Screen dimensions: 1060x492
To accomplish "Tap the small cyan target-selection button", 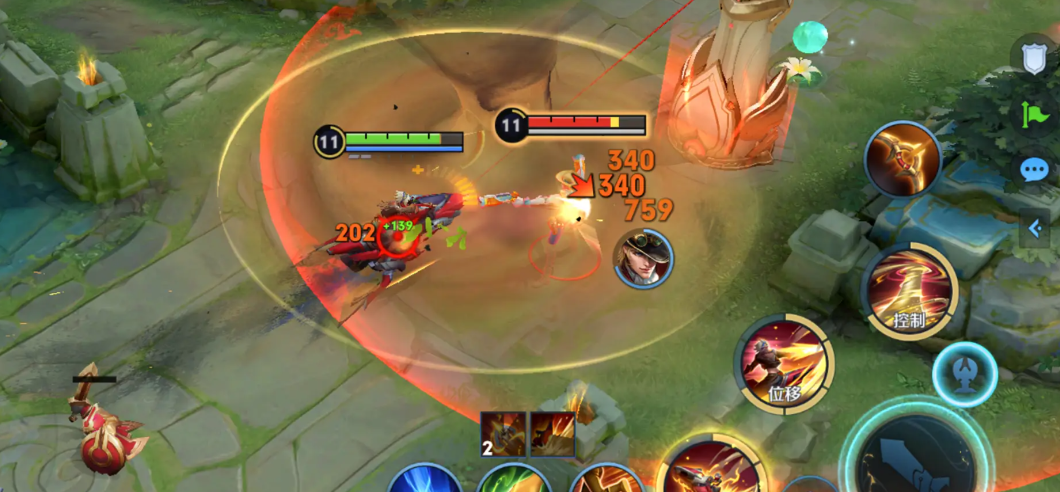I will (x=964, y=374).
